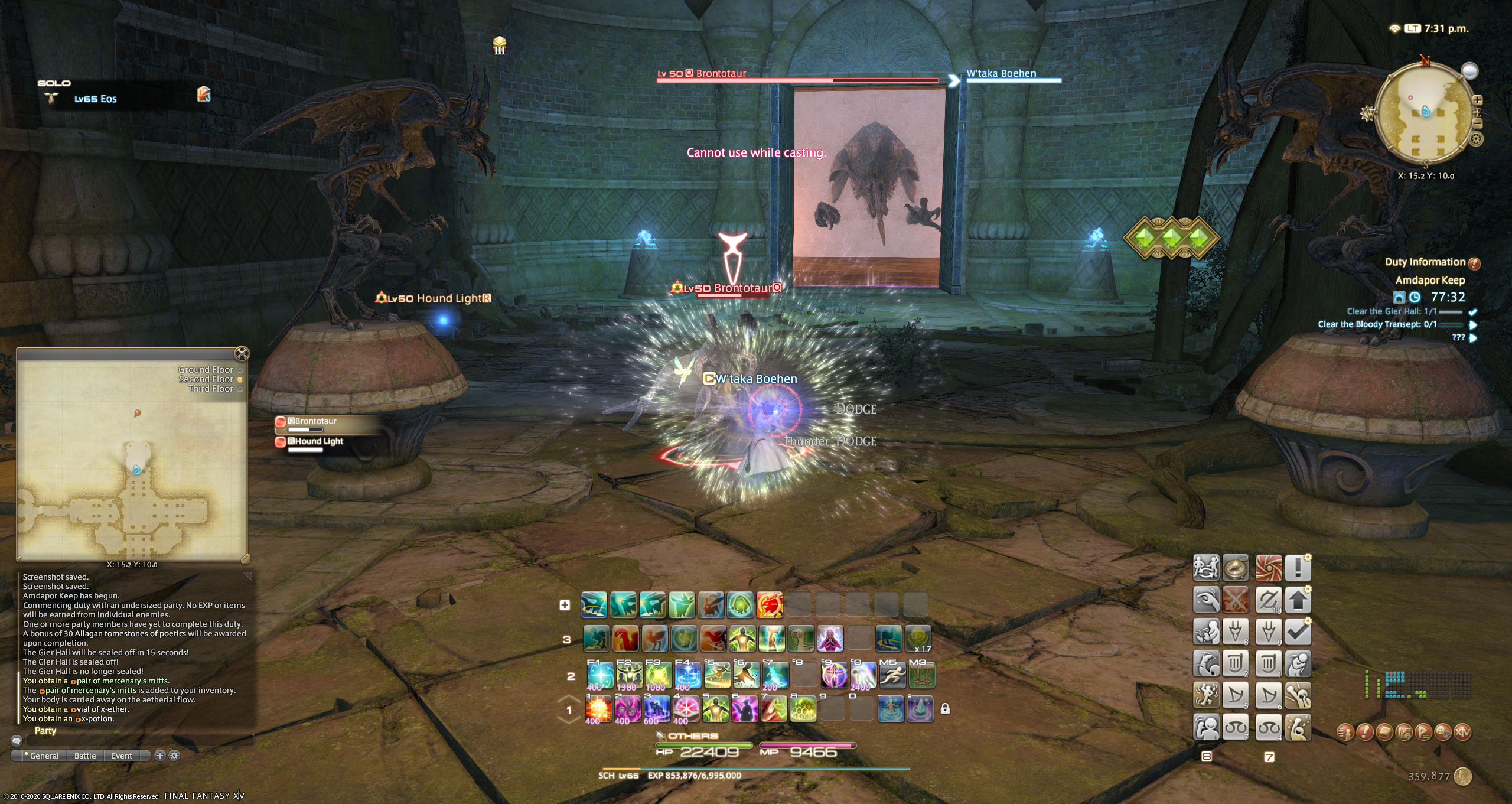Activate the green honeycomb dome ability
This screenshot has width=1512, height=804.
tap(802, 708)
